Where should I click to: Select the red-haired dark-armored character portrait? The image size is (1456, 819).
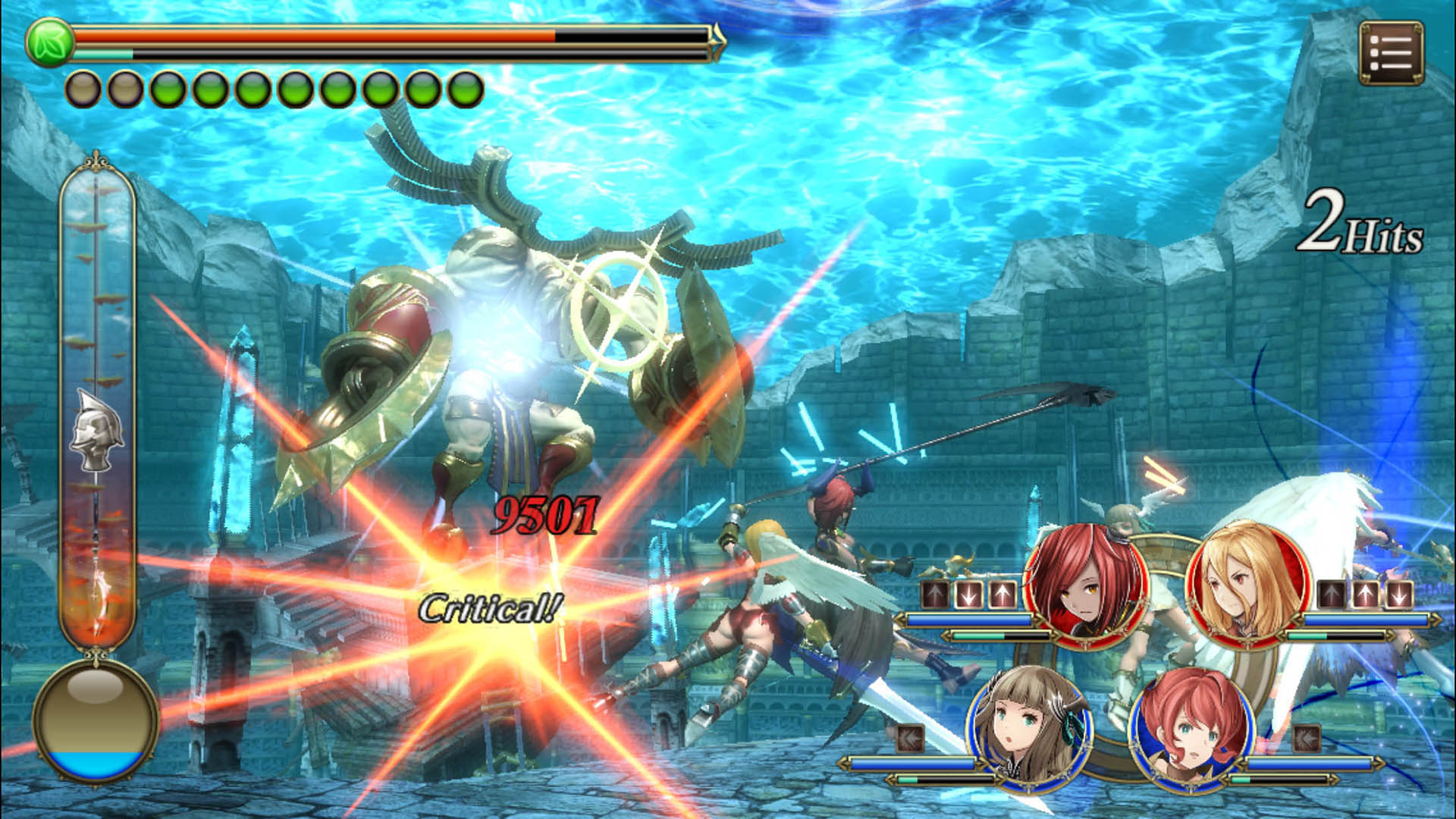click(x=1084, y=584)
